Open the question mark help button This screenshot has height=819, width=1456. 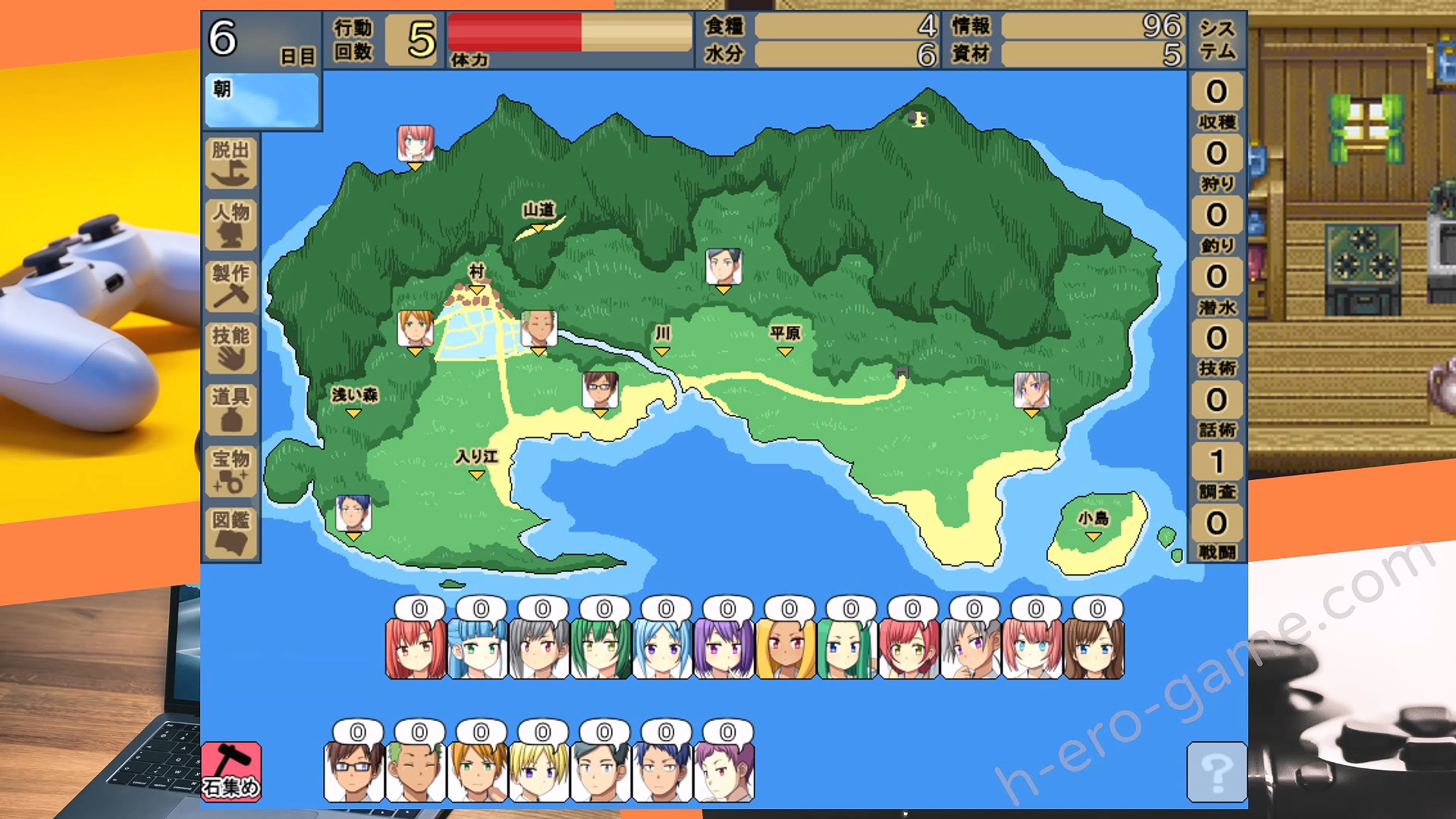tap(1216, 772)
